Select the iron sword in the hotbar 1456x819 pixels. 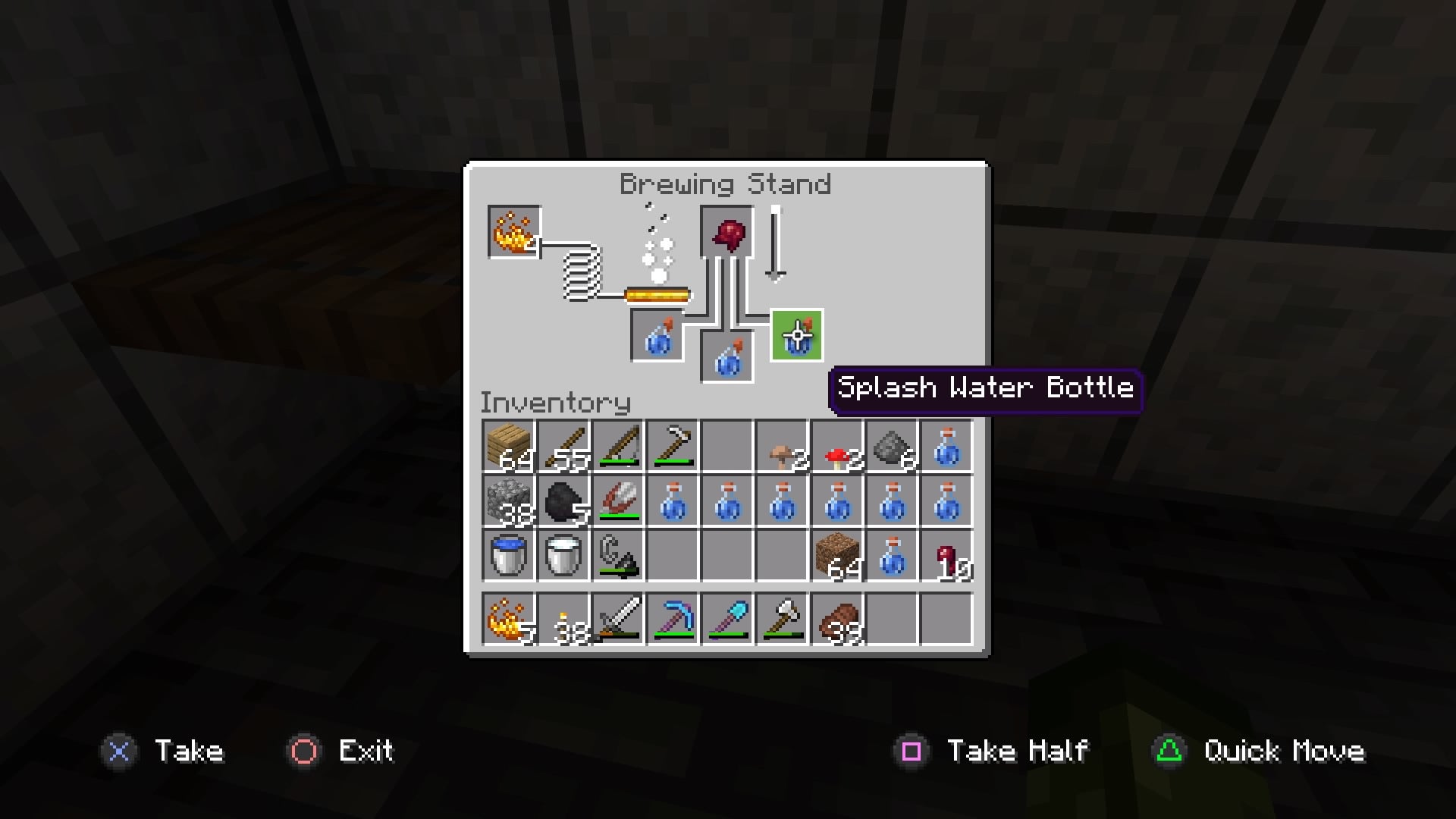tap(617, 620)
